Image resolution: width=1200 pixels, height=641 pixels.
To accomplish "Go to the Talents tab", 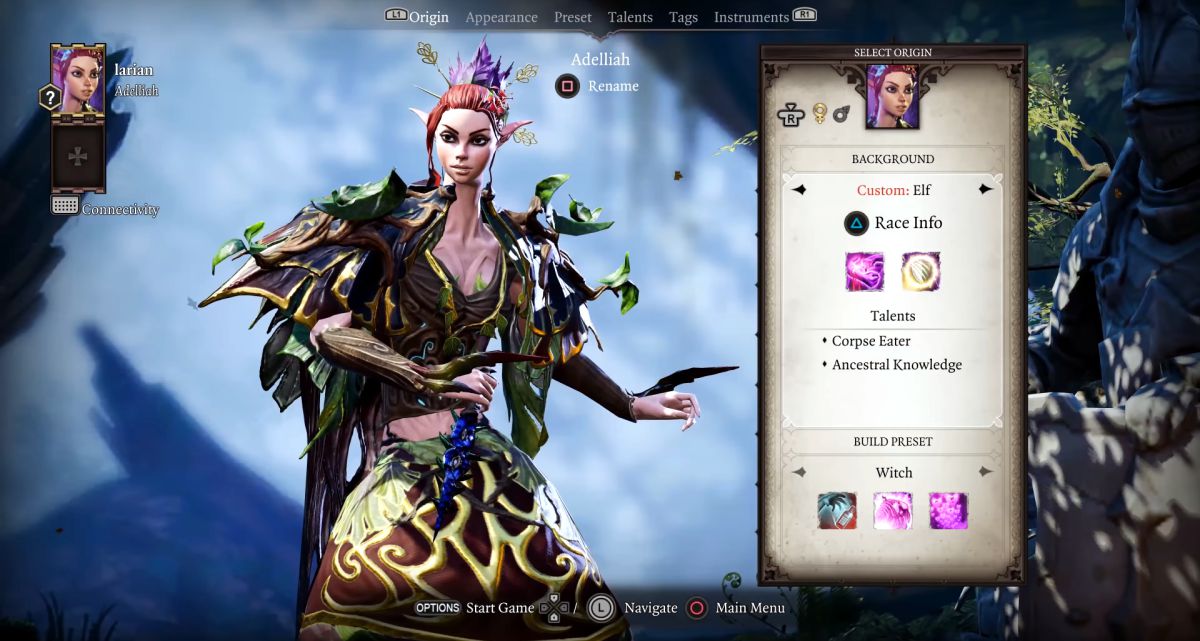I will click(630, 17).
